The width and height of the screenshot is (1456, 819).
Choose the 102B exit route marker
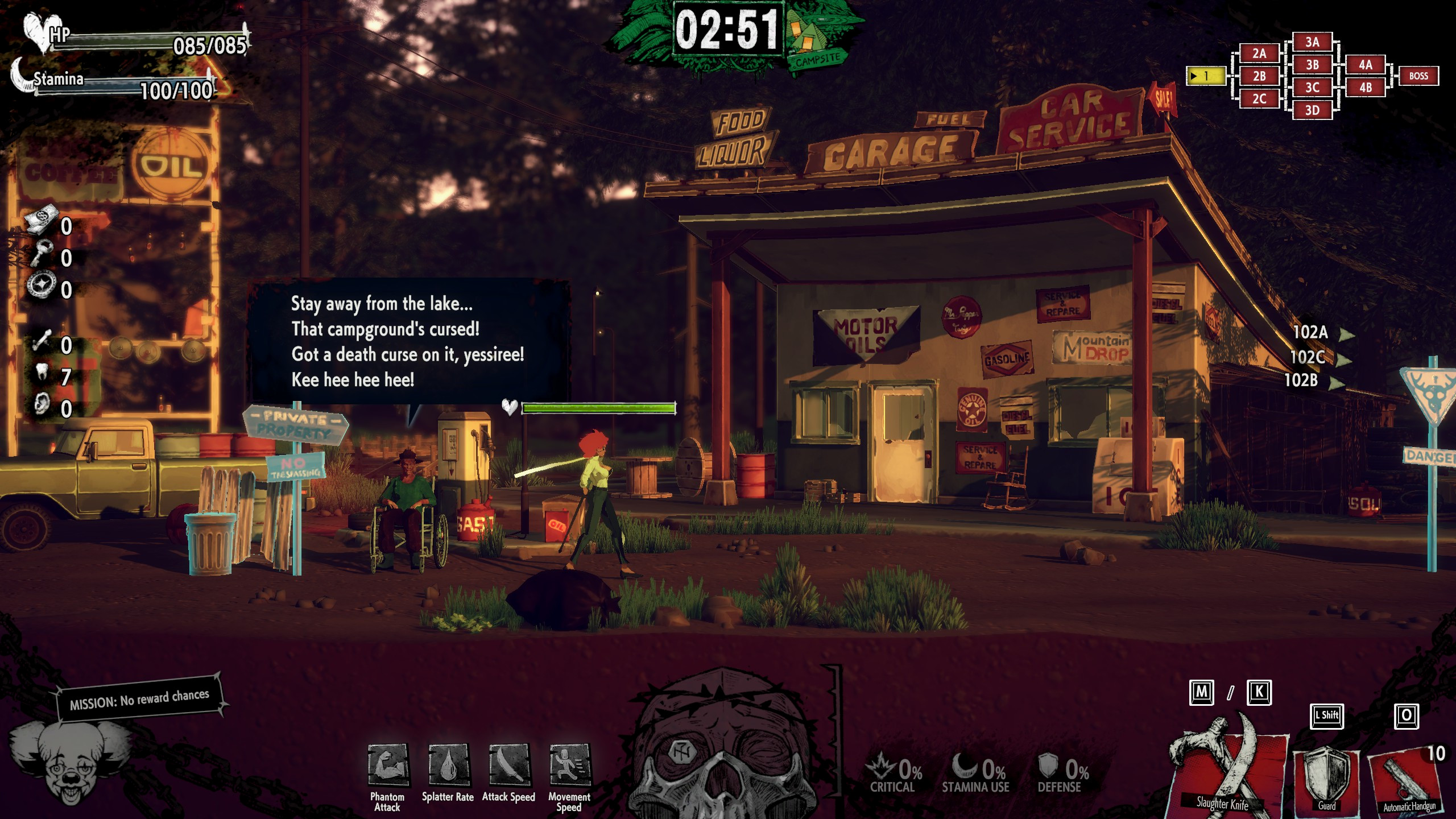(x=1312, y=380)
